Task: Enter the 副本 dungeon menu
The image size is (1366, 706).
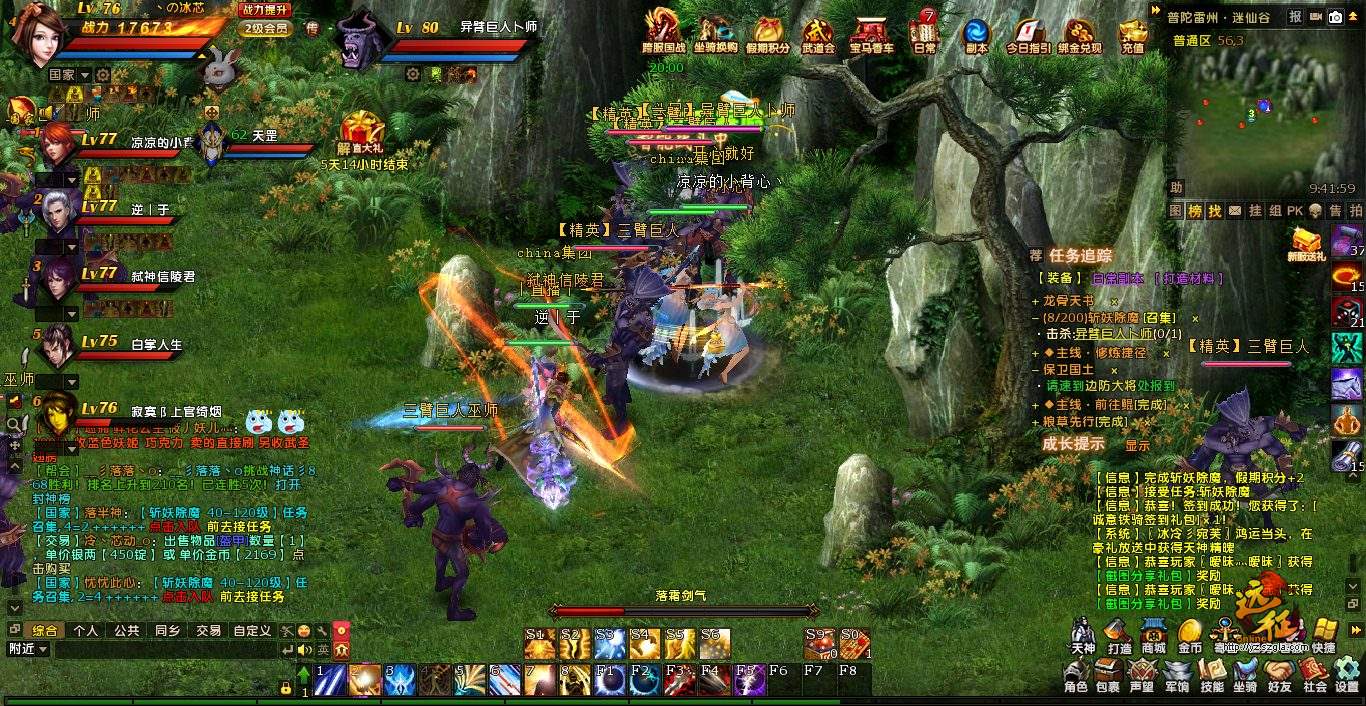Action: tap(975, 33)
